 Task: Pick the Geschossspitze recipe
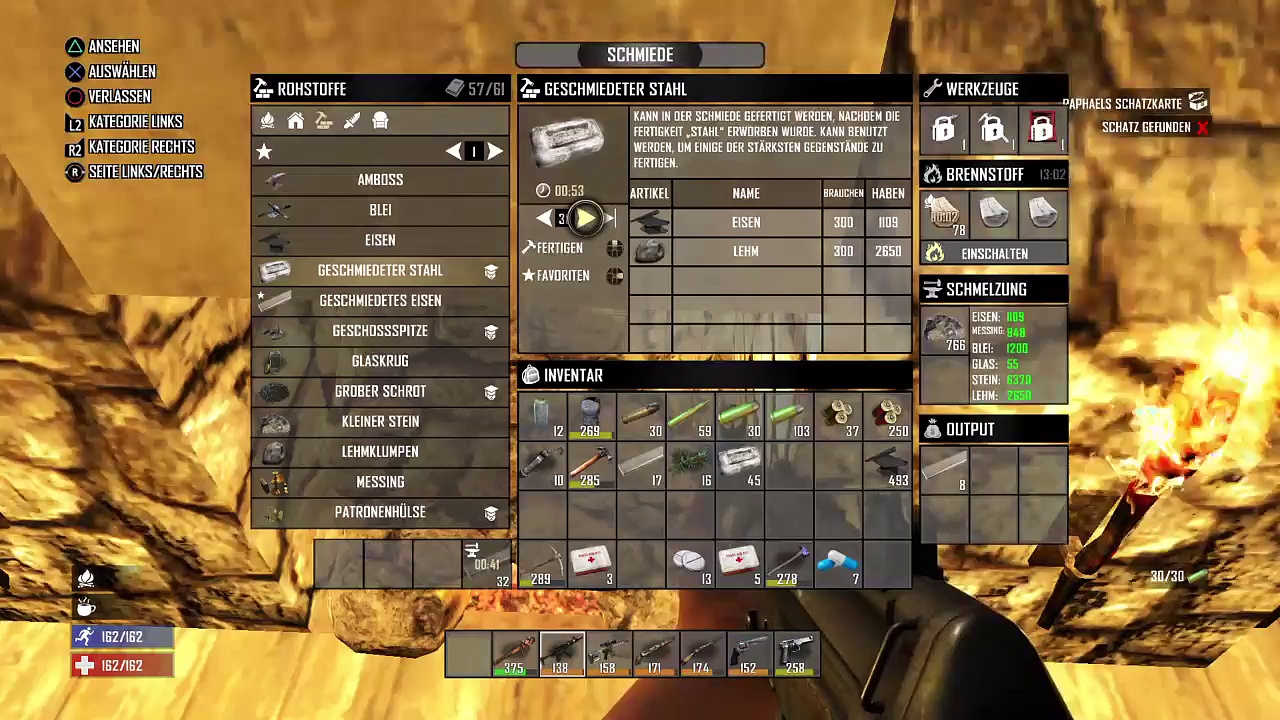point(380,331)
